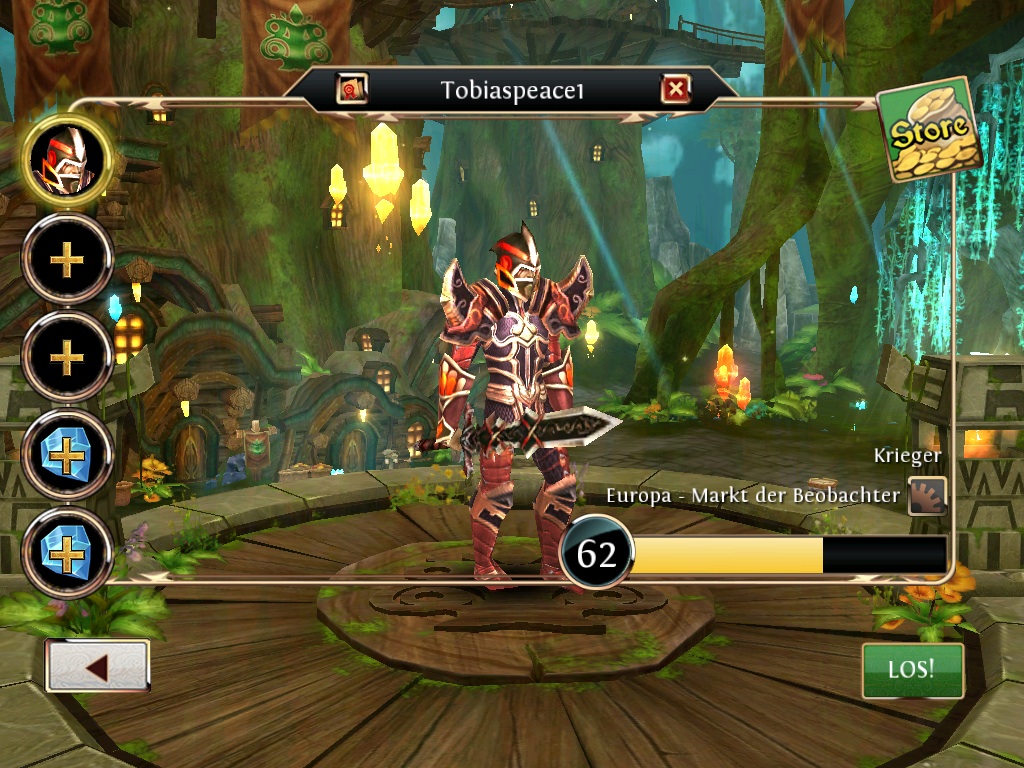Go back using the red arrow button

pos(97,667)
